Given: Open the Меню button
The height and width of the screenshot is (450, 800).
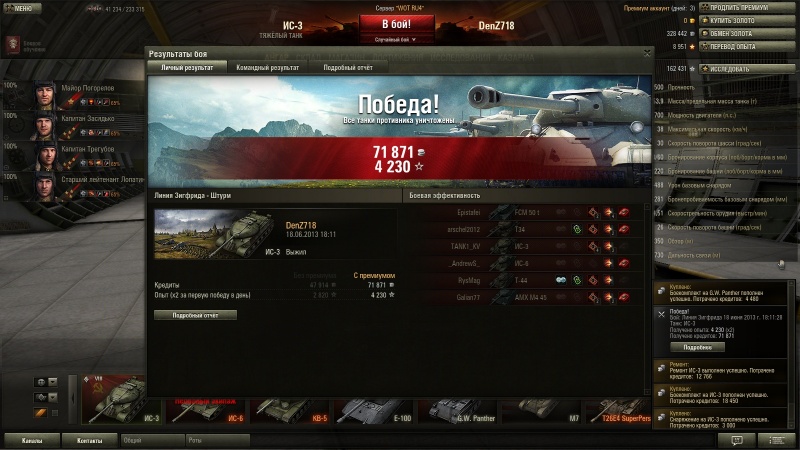Looking at the screenshot, I should click(x=22, y=7).
